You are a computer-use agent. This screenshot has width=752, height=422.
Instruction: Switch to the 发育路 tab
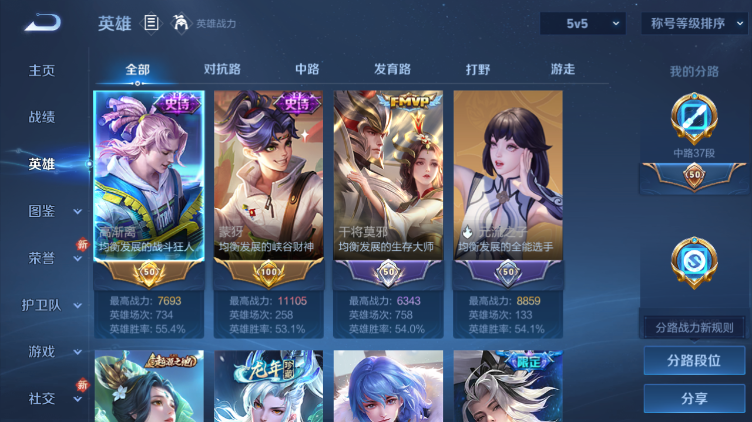pyautogui.click(x=392, y=69)
